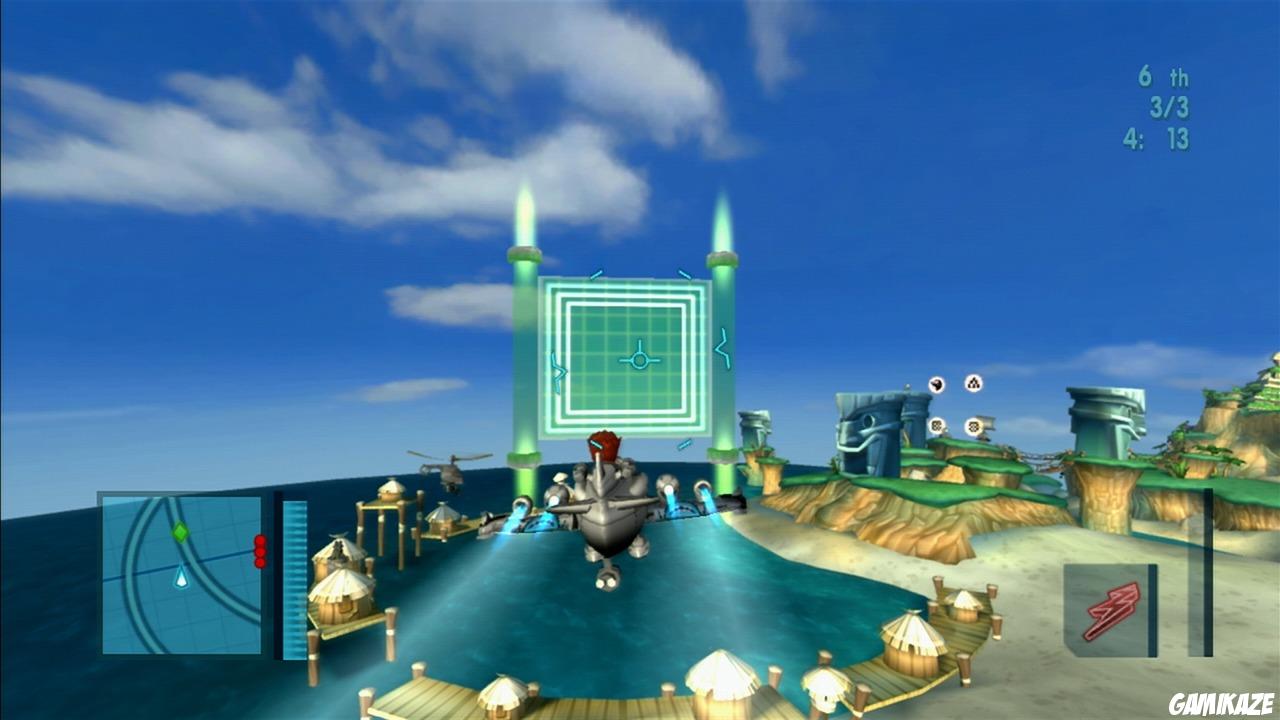Screen dimensions: 1280x720
Task: Click the triple-missile pickup bubble
Action: coord(974,384)
